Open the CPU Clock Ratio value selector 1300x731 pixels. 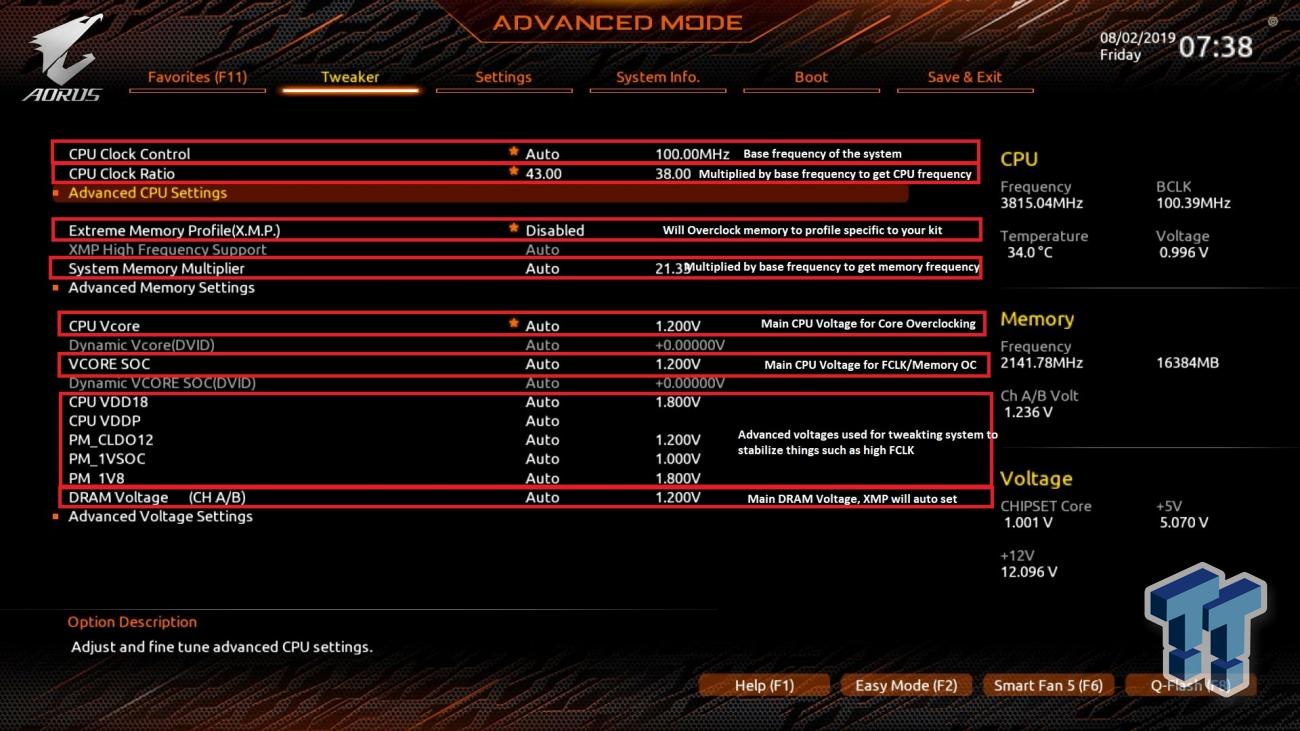[x=542, y=173]
